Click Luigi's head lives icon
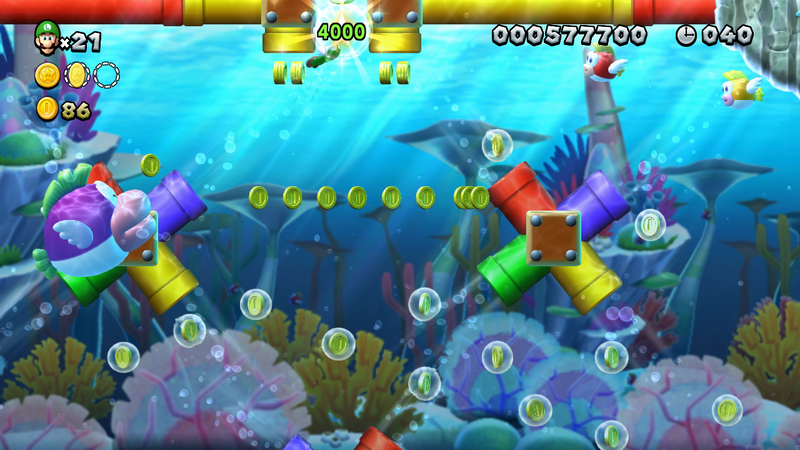 point(46,37)
